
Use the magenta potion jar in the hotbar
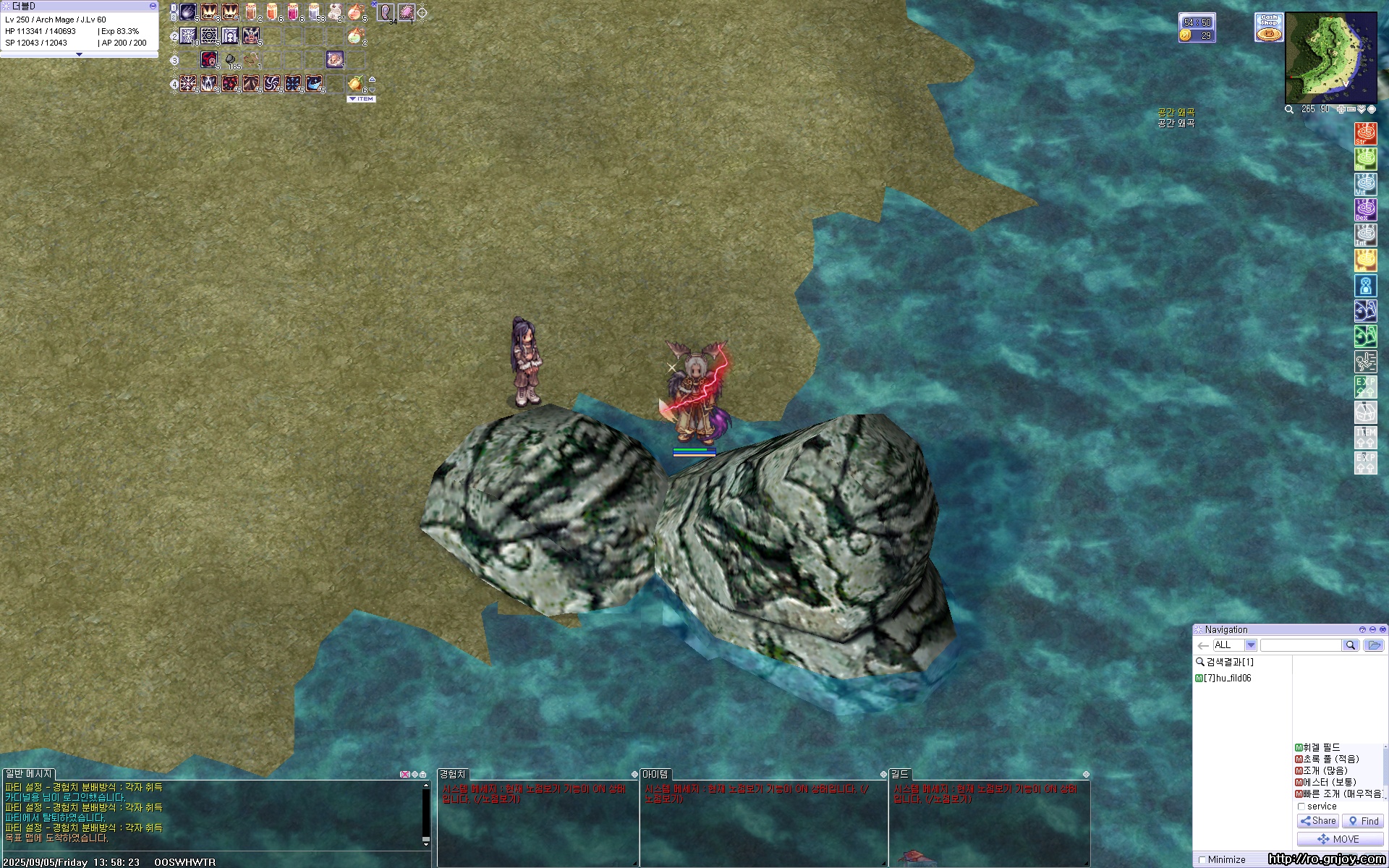point(293,12)
